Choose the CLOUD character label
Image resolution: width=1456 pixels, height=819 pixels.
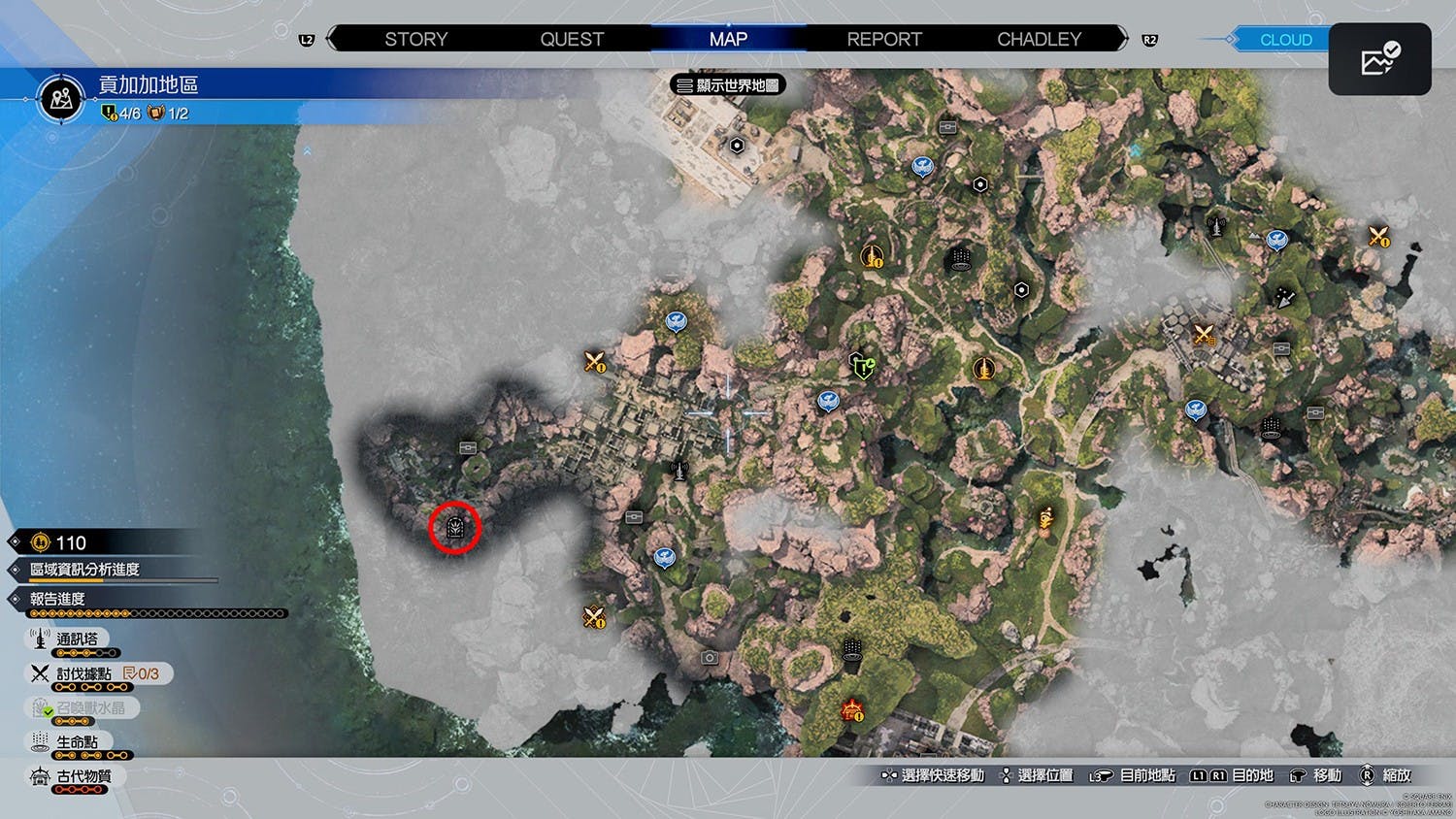1285,40
